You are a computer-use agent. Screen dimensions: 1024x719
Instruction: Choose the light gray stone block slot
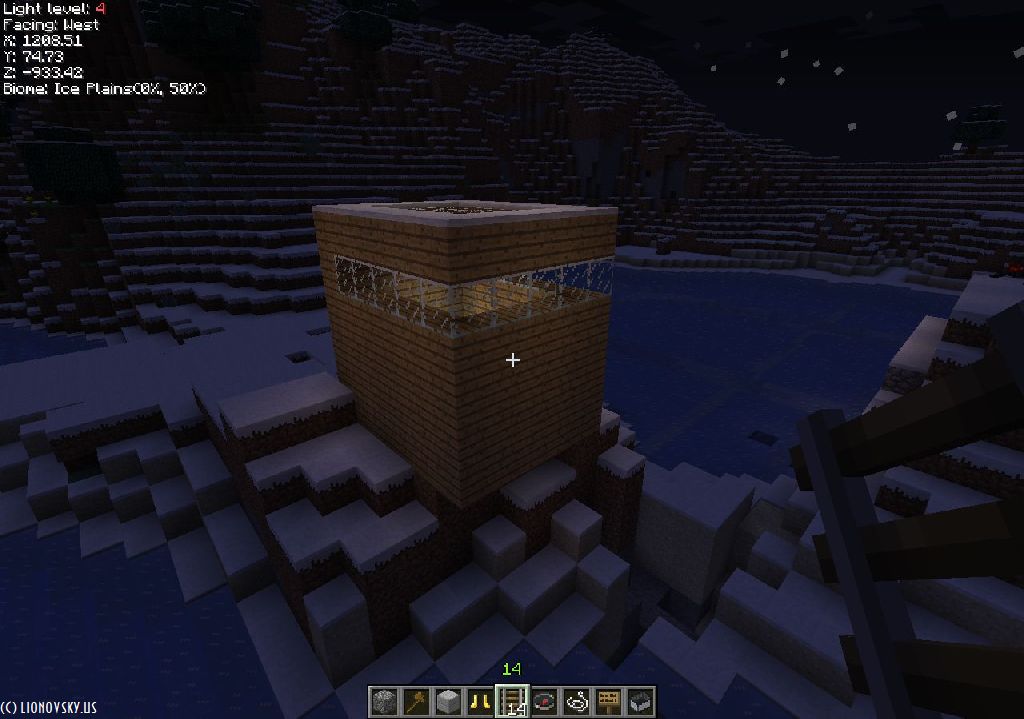click(x=448, y=701)
